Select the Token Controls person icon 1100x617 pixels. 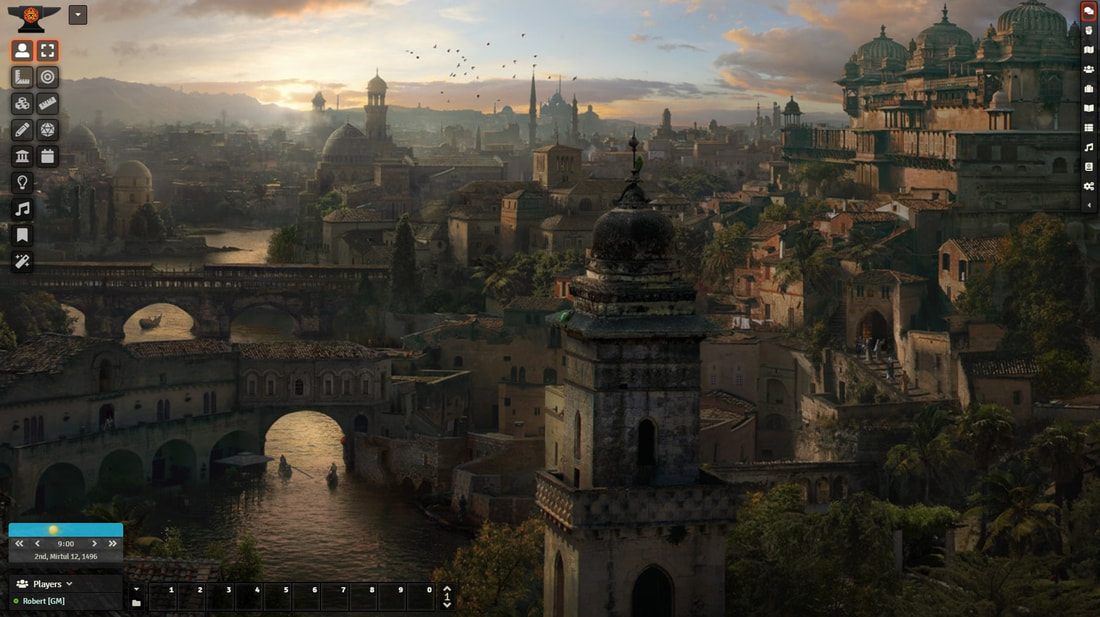tap(22, 51)
